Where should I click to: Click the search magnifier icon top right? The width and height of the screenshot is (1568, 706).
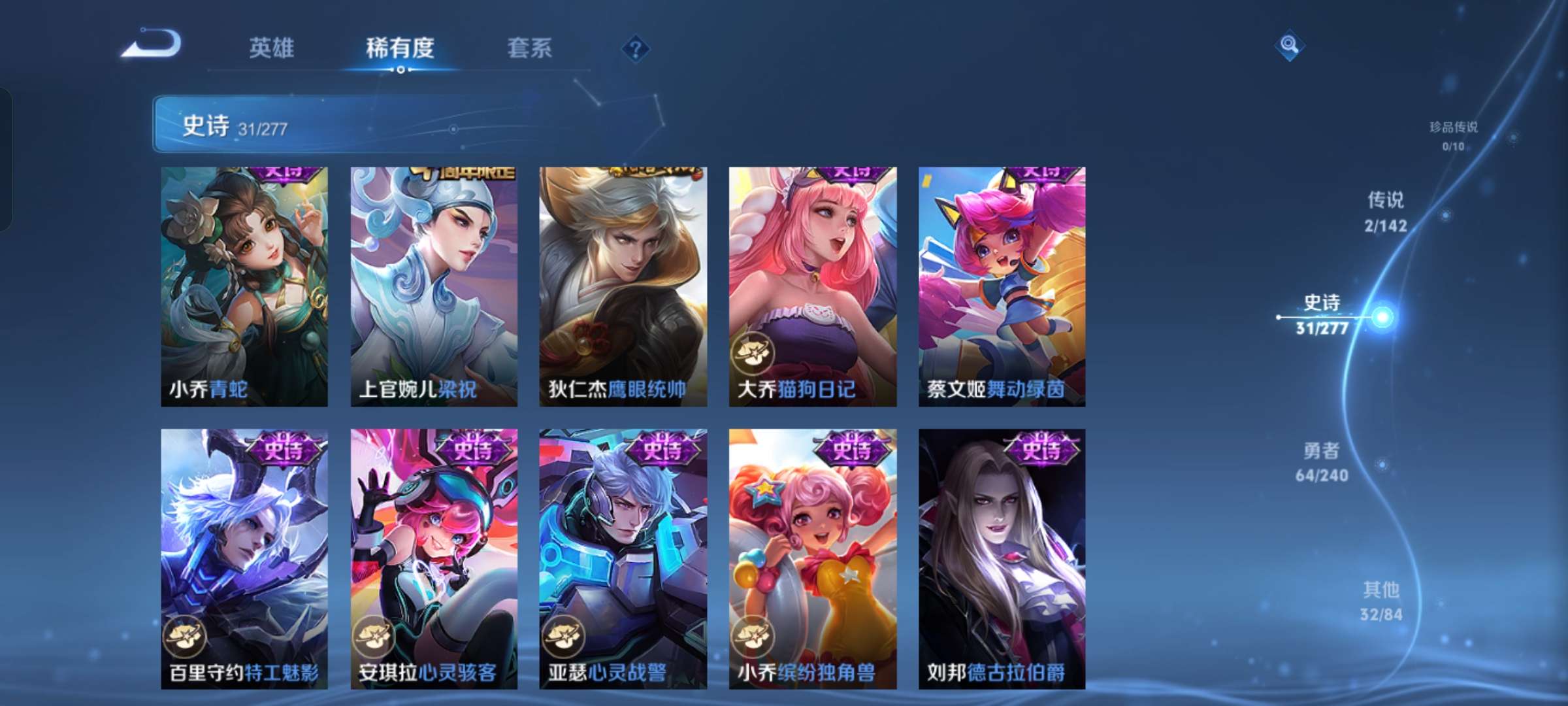pos(1288,46)
